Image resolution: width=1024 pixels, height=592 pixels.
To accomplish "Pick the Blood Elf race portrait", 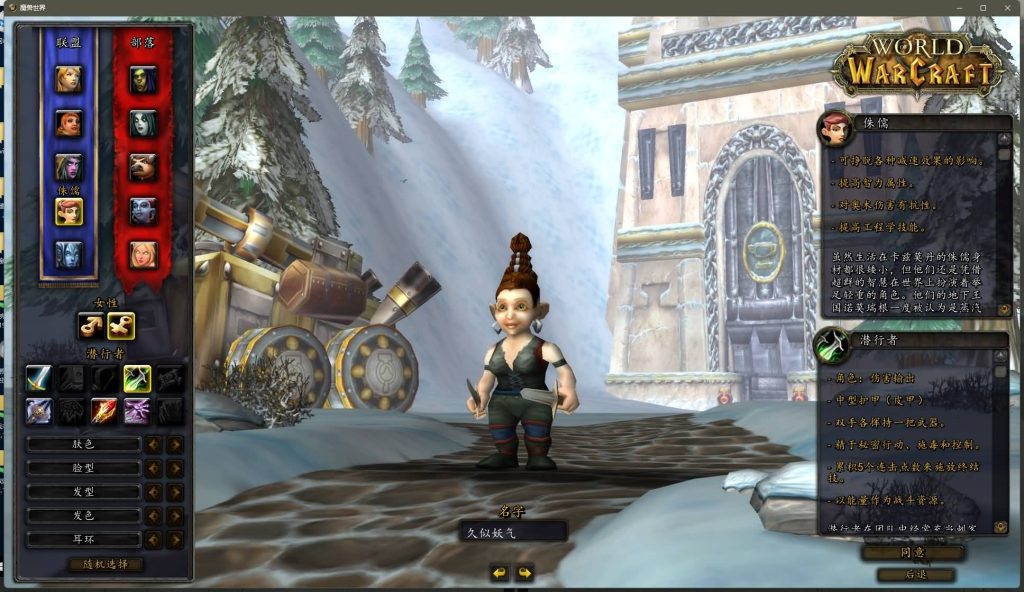I will pyautogui.click(x=143, y=254).
